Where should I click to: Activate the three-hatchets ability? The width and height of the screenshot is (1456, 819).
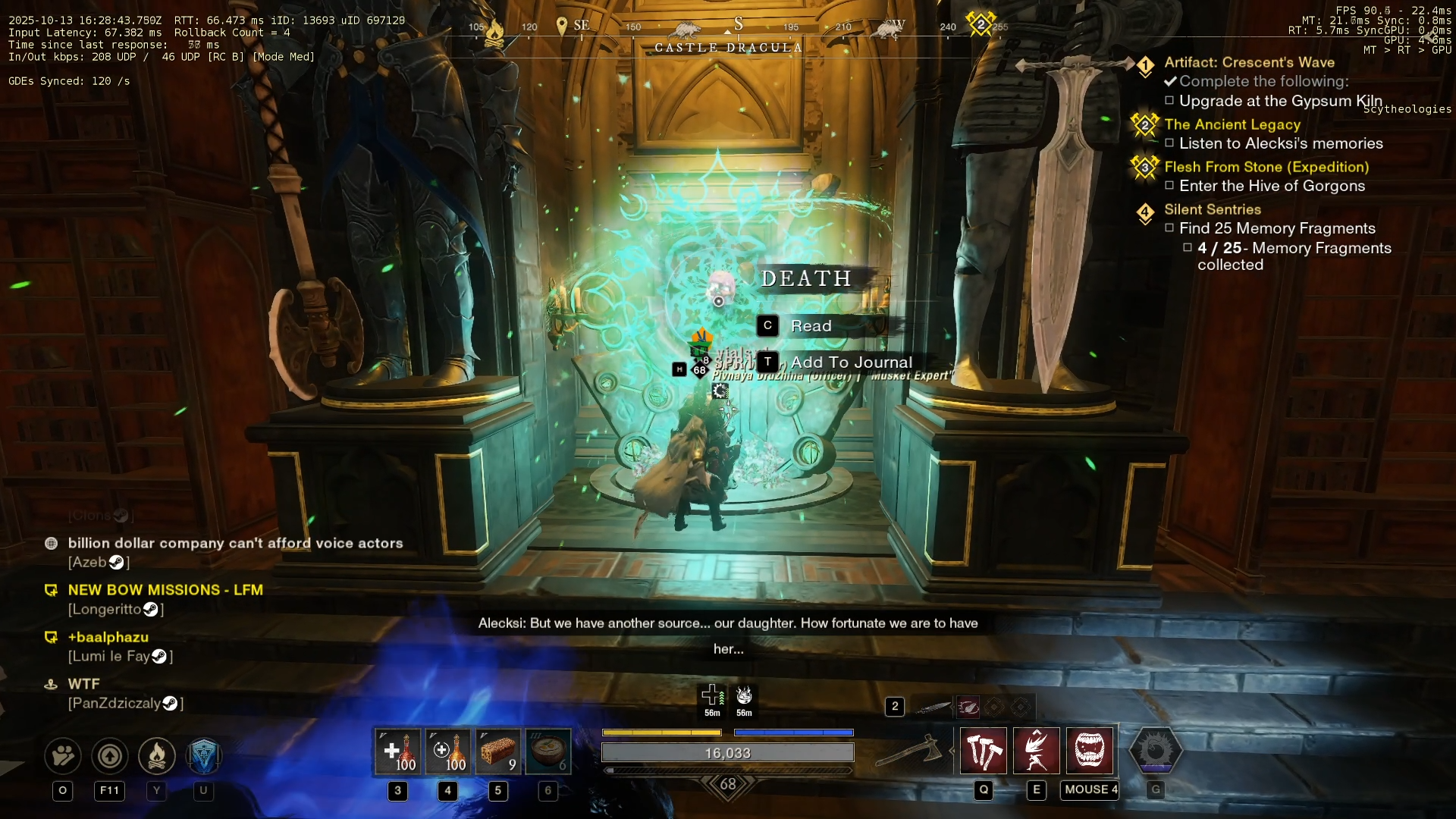(984, 751)
